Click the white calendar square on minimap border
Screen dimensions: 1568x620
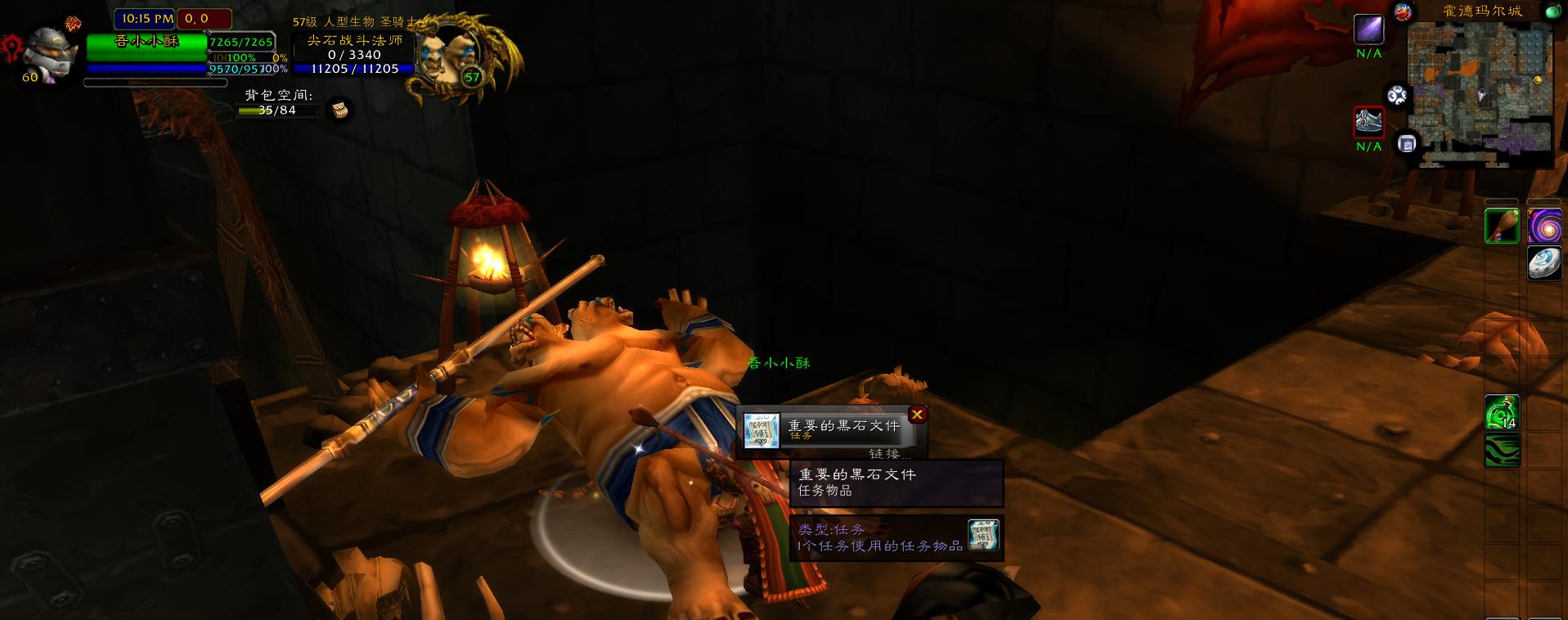click(1406, 144)
